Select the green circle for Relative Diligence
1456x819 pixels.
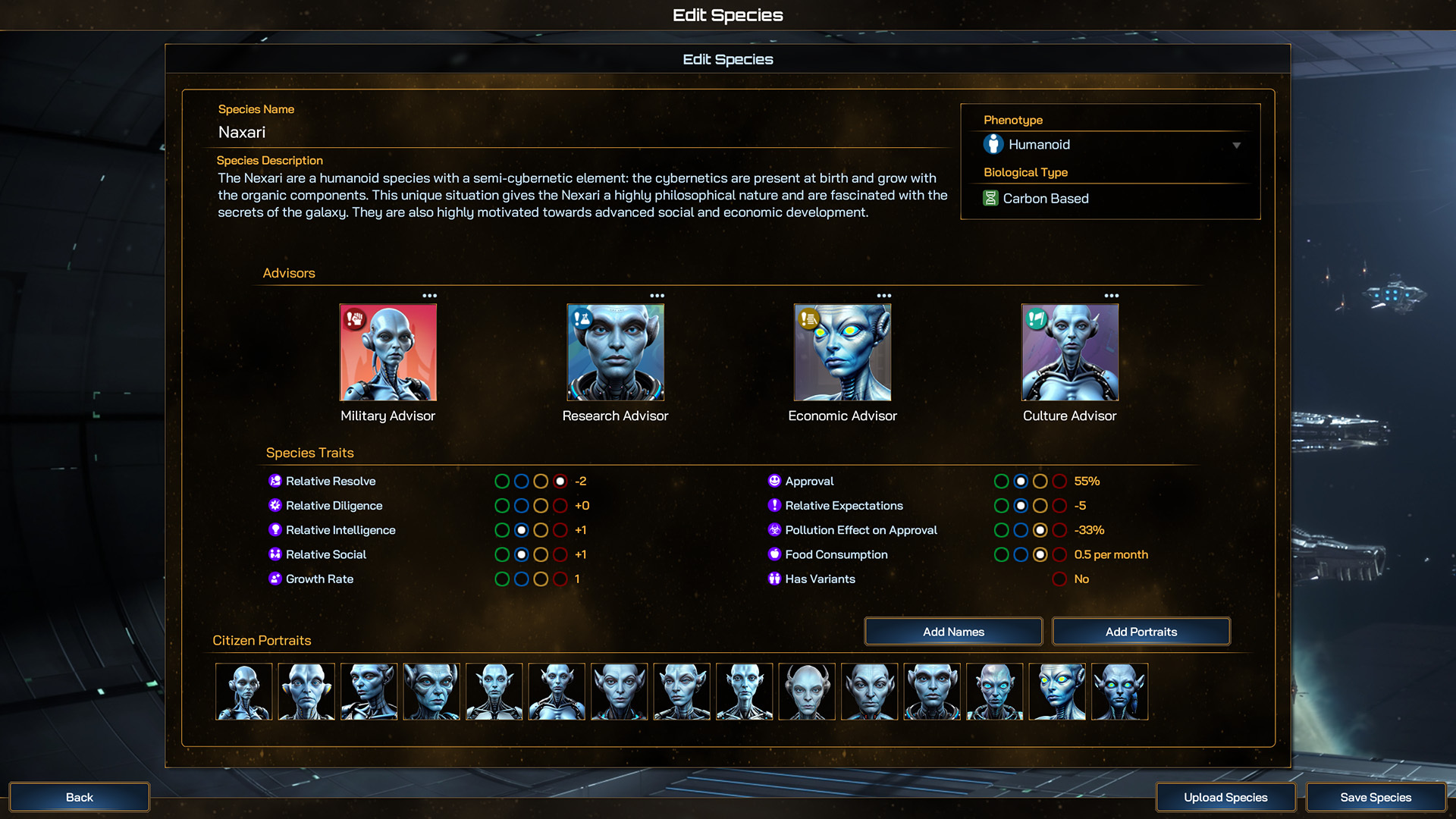click(501, 506)
